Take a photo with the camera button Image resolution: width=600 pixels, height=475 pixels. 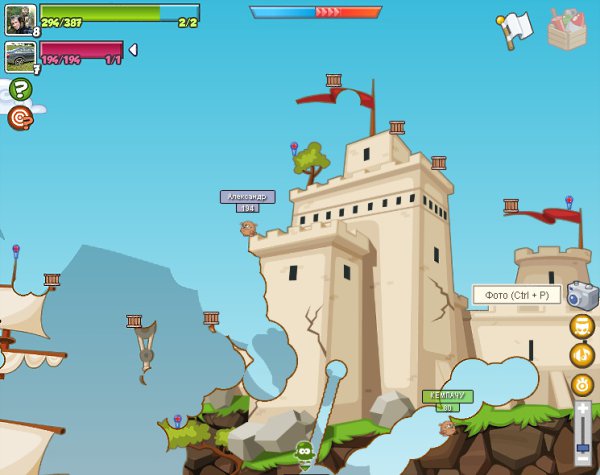click(x=581, y=295)
